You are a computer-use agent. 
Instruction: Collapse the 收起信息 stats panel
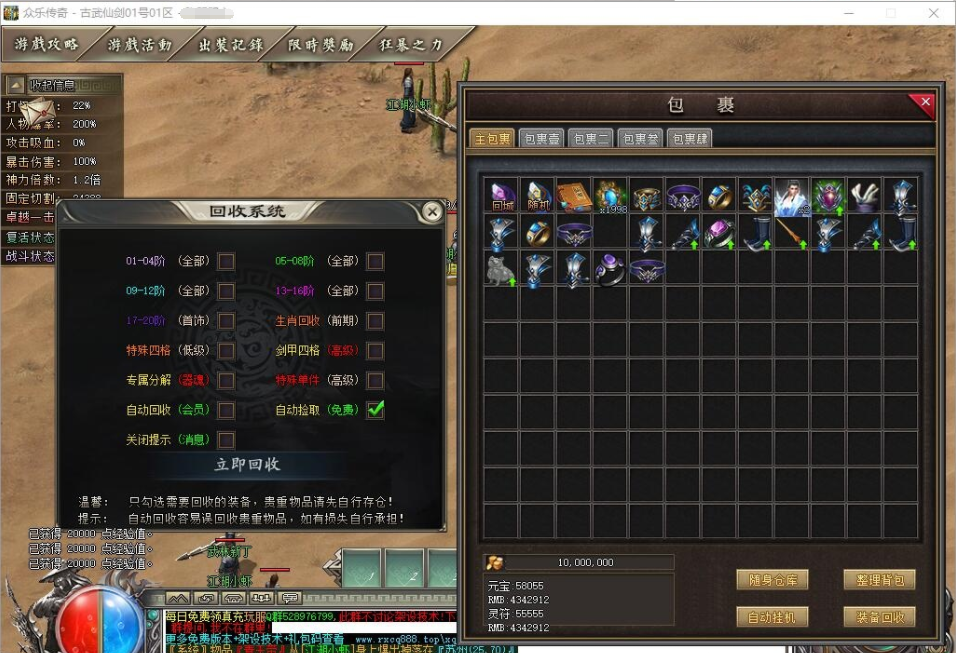(x=16, y=85)
